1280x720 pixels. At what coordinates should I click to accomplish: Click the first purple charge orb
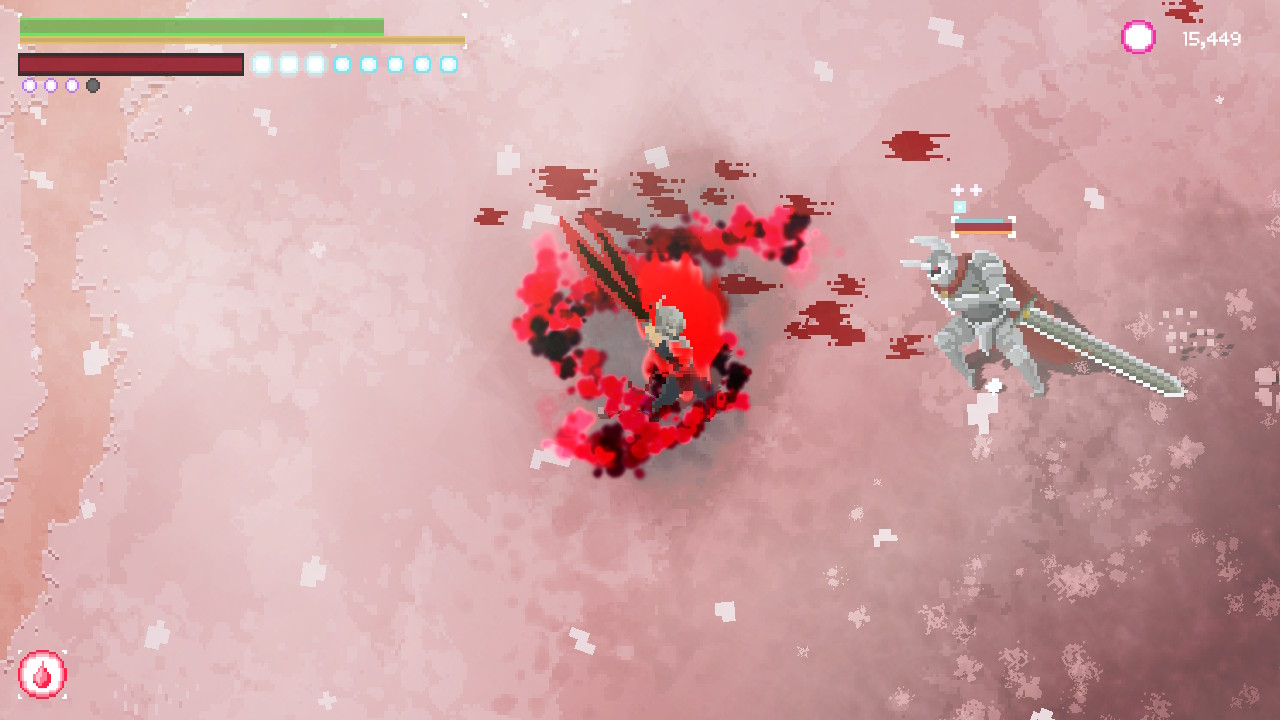tap(29, 85)
